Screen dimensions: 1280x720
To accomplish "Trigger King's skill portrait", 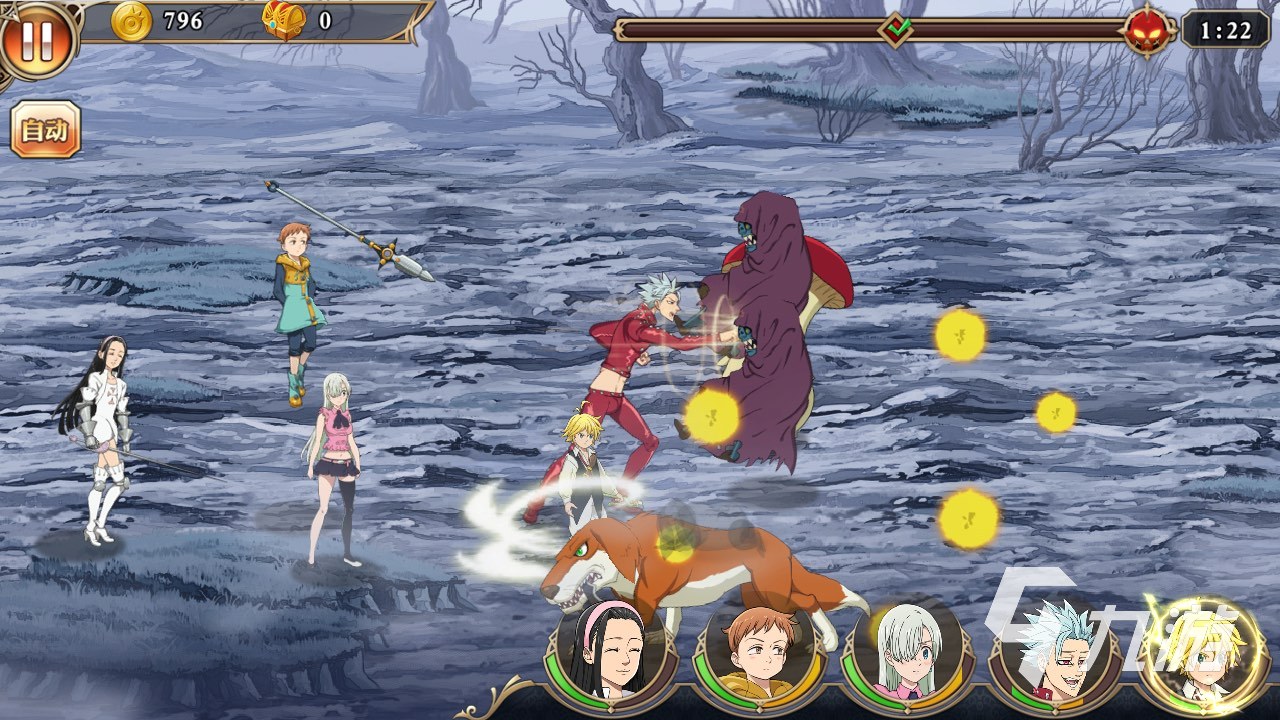I will 759,651.
